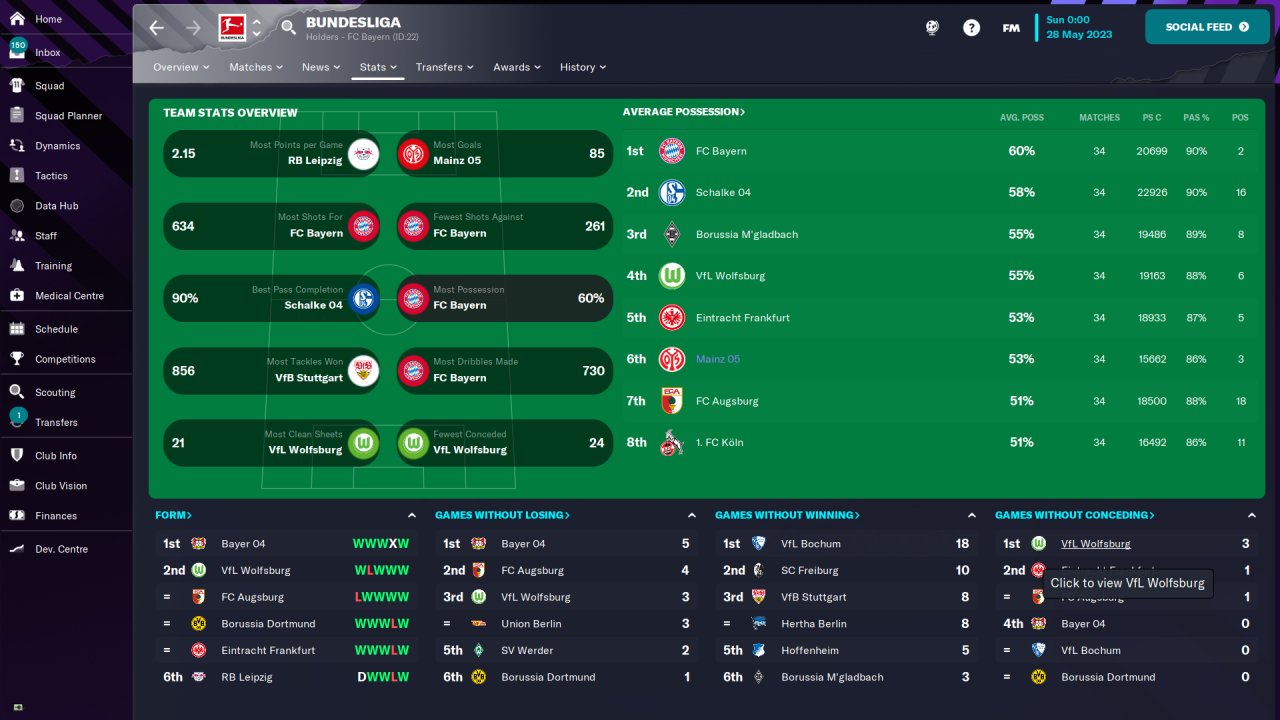Open the Inbox from the sidebar

click(x=47, y=52)
